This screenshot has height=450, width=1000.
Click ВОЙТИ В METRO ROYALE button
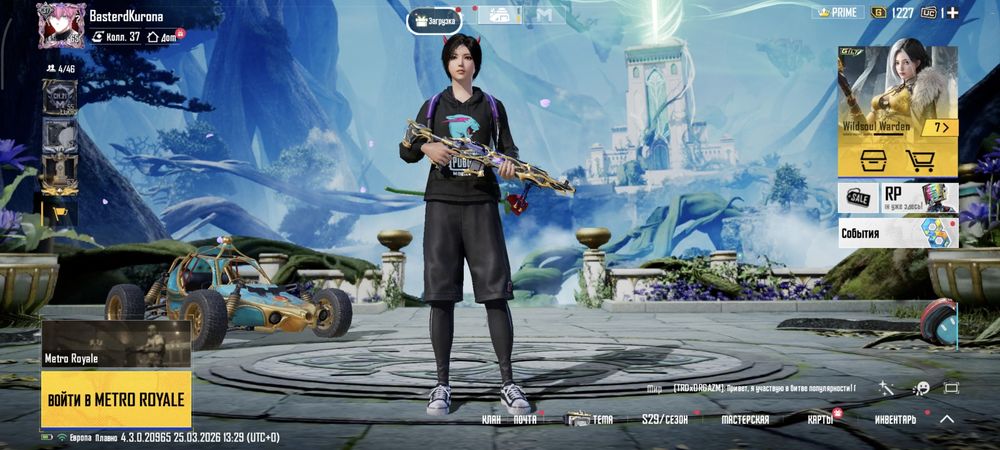(116, 399)
